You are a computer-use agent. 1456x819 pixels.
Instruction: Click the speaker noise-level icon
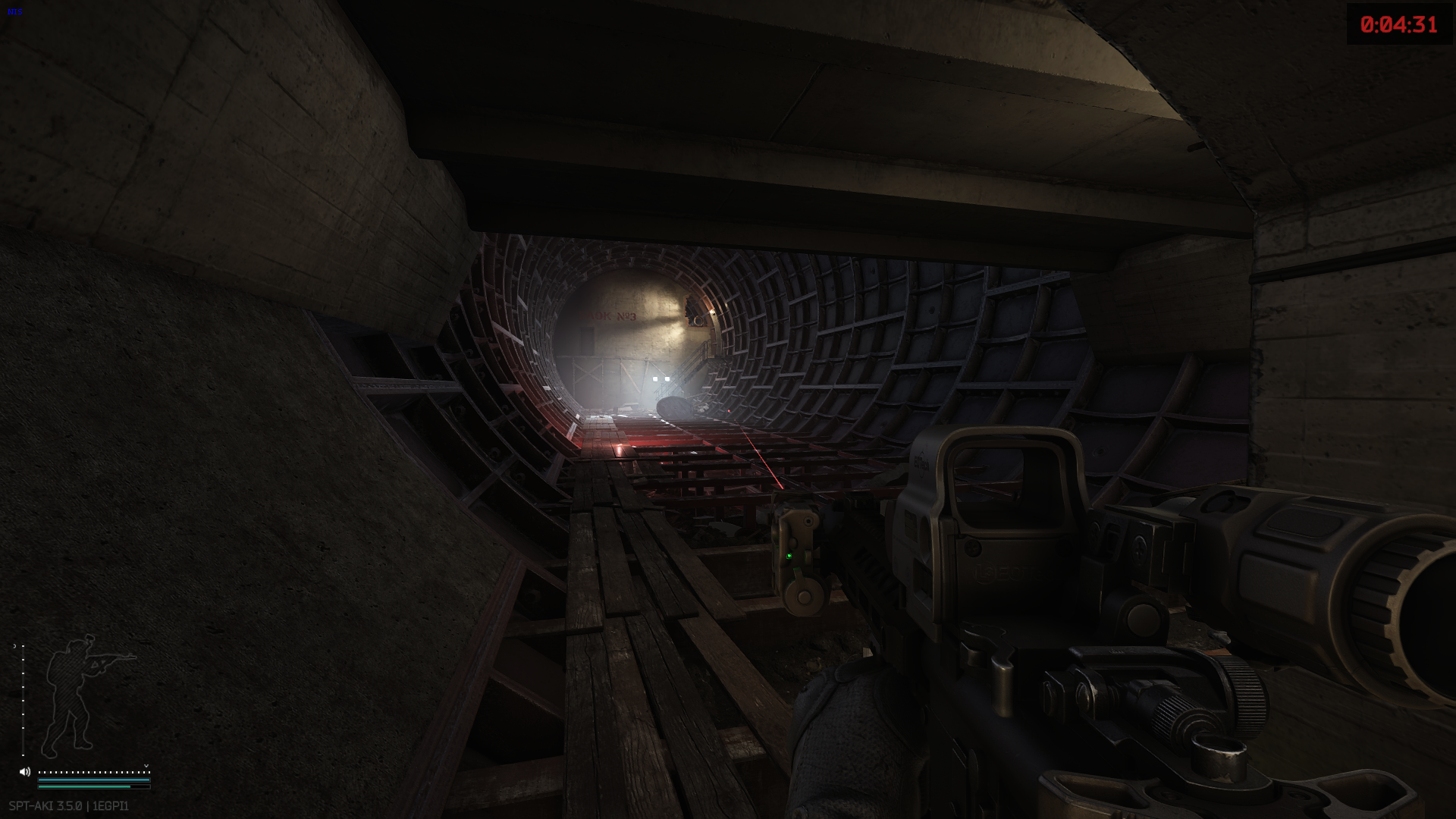(25, 772)
